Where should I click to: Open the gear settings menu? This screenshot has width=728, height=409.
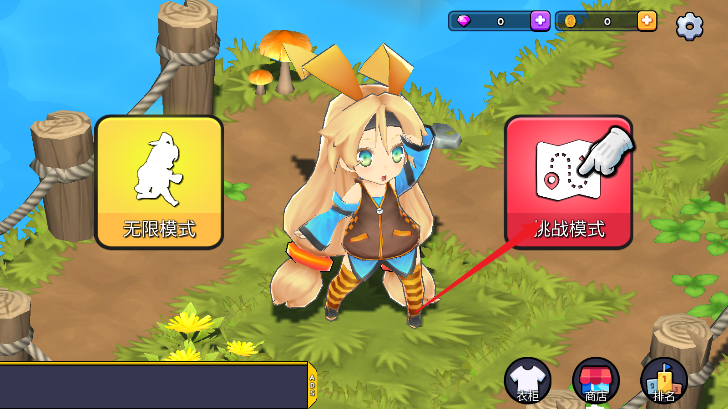[689, 26]
